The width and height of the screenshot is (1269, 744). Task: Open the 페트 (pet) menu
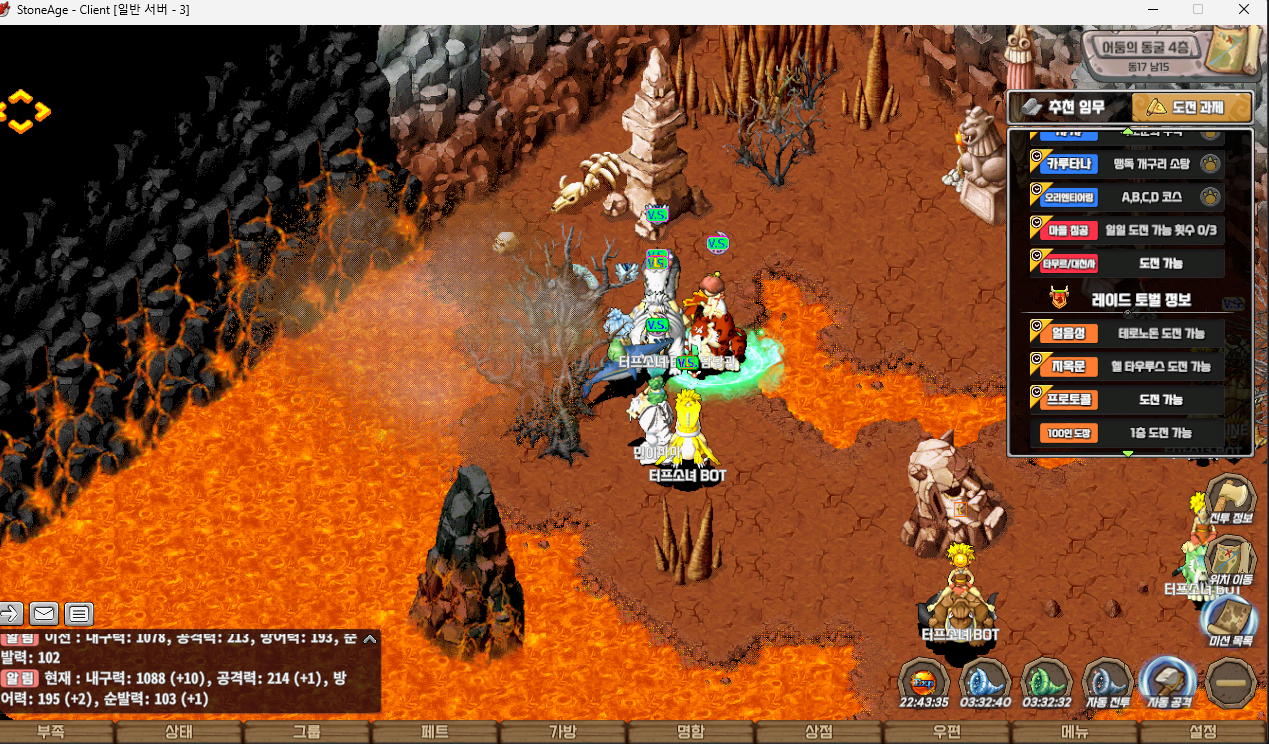point(435,732)
